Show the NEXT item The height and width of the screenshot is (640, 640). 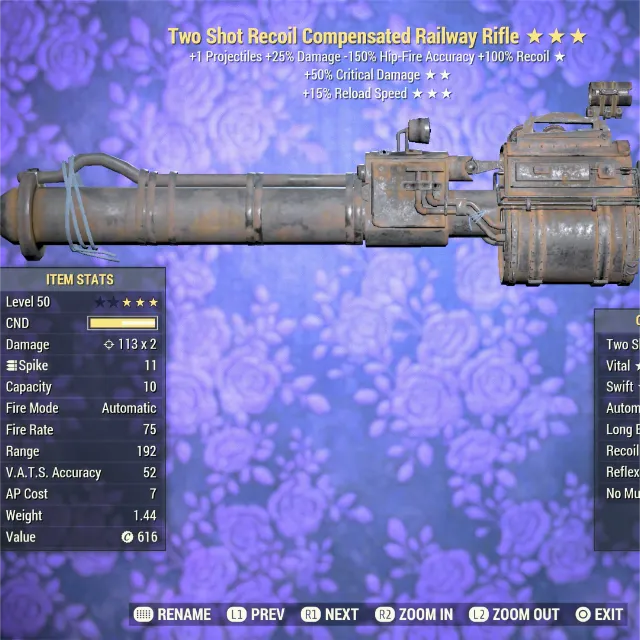tap(330, 614)
